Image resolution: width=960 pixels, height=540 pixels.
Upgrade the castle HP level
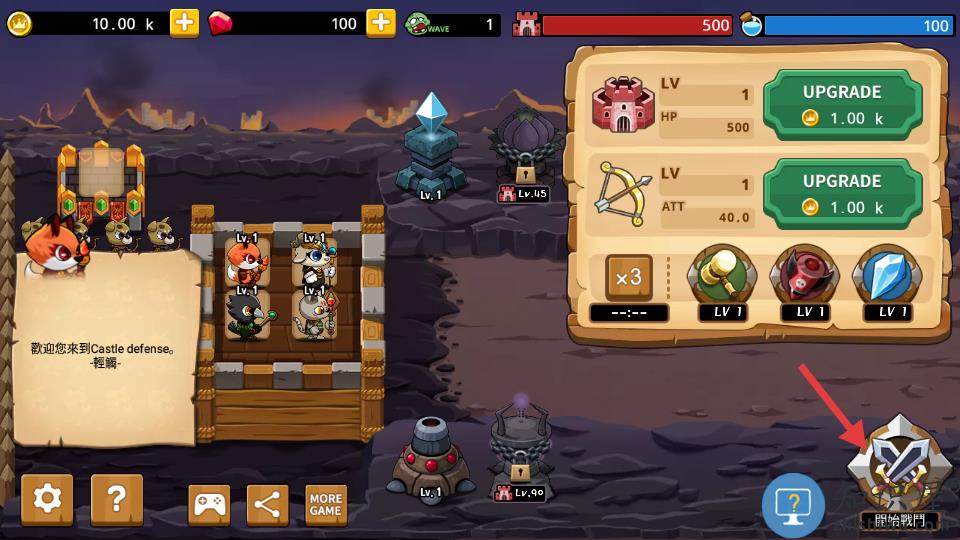pyautogui.click(x=841, y=103)
